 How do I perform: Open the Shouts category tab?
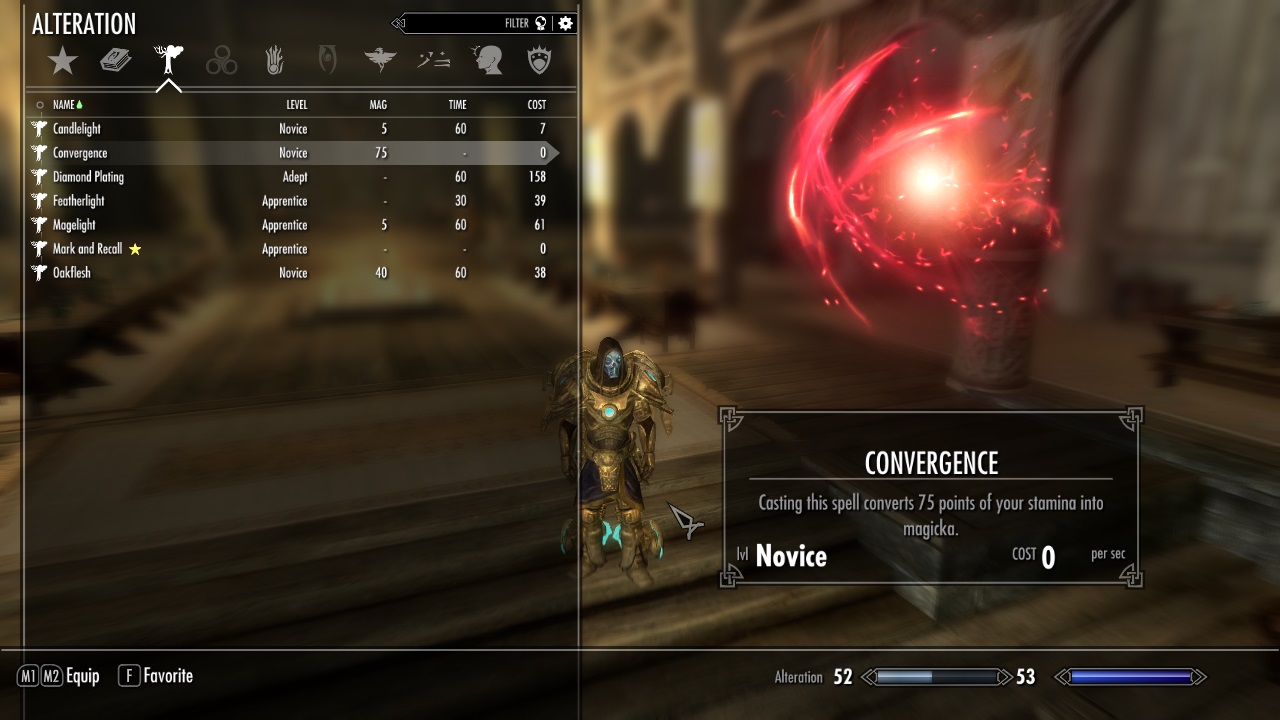tap(433, 62)
